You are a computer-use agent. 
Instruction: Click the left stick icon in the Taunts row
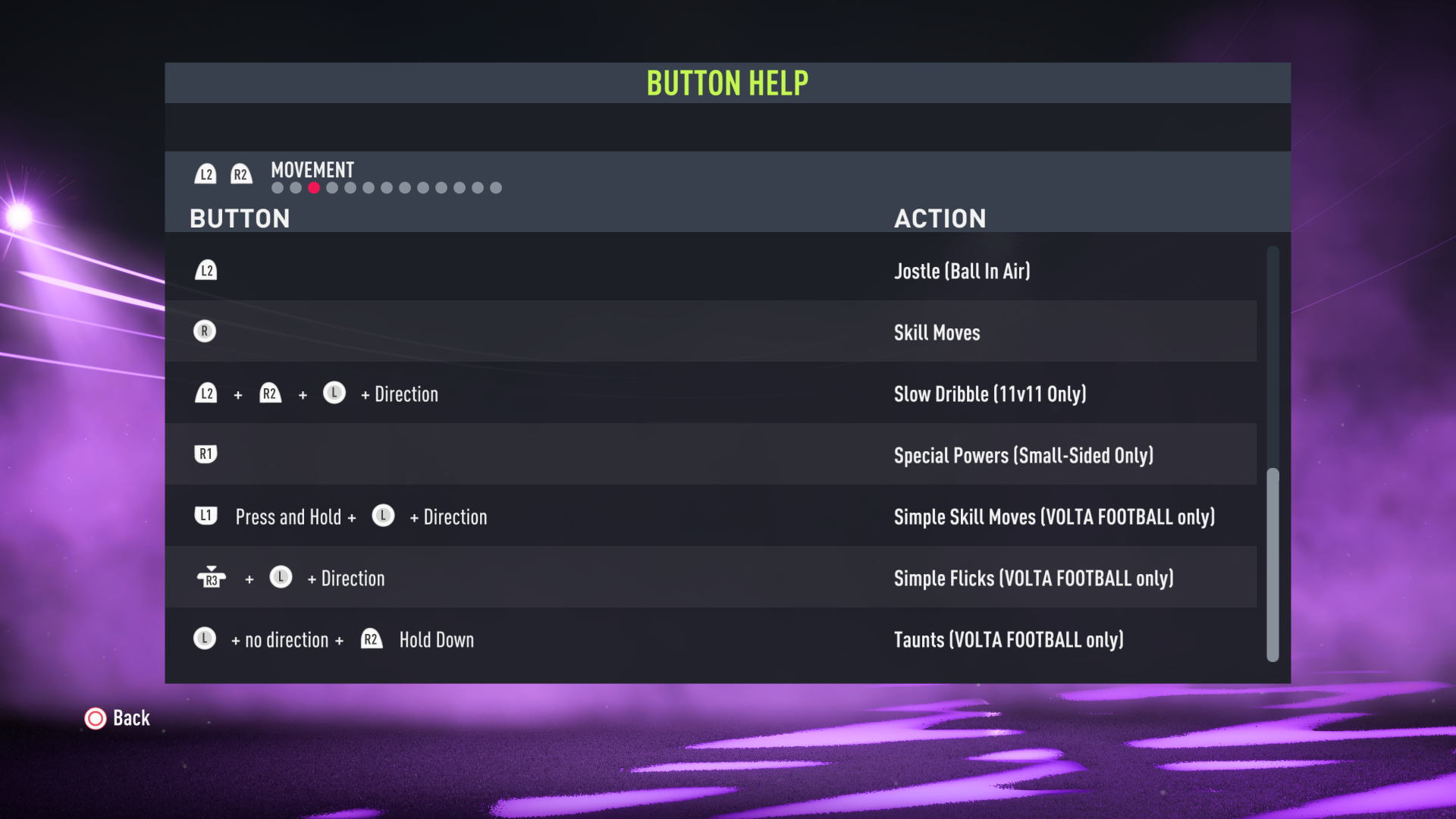pyautogui.click(x=203, y=639)
